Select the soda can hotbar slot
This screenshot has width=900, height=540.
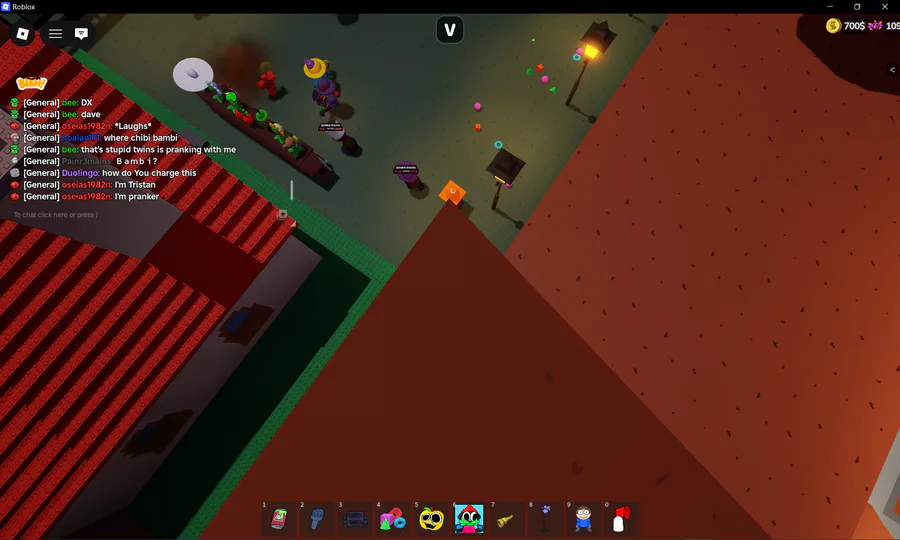pos(279,519)
